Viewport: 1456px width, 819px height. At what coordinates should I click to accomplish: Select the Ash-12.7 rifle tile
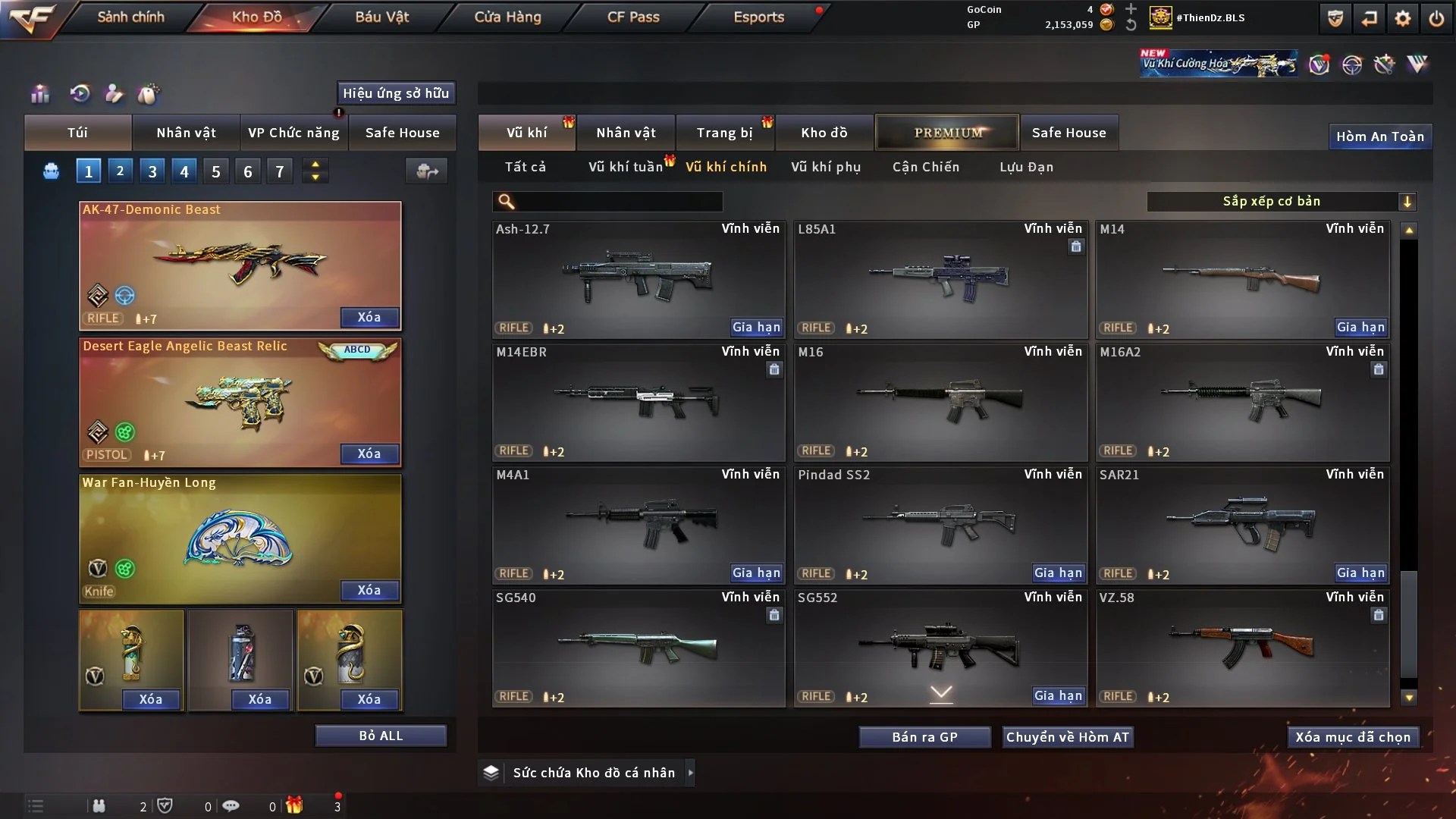point(638,278)
